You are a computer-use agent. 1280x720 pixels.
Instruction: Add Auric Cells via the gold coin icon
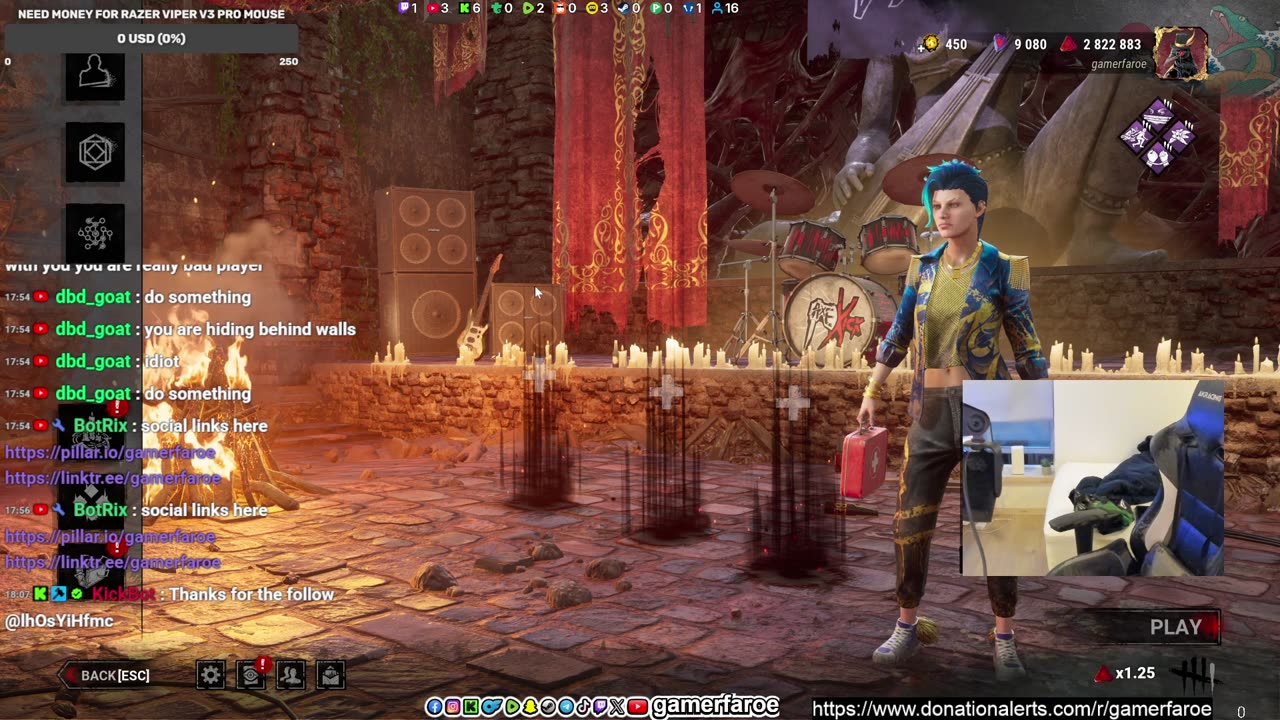coord(931,44)
